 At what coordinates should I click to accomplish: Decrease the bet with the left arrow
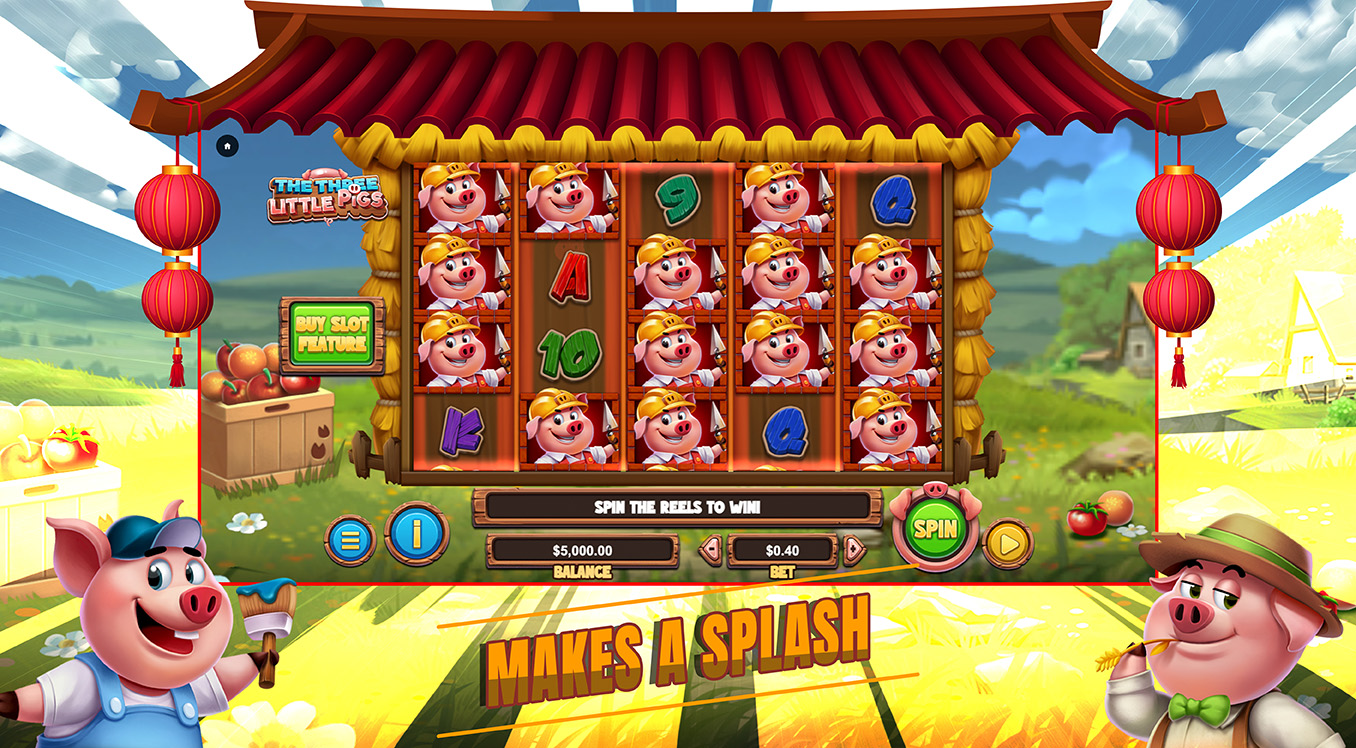[711, 549]
